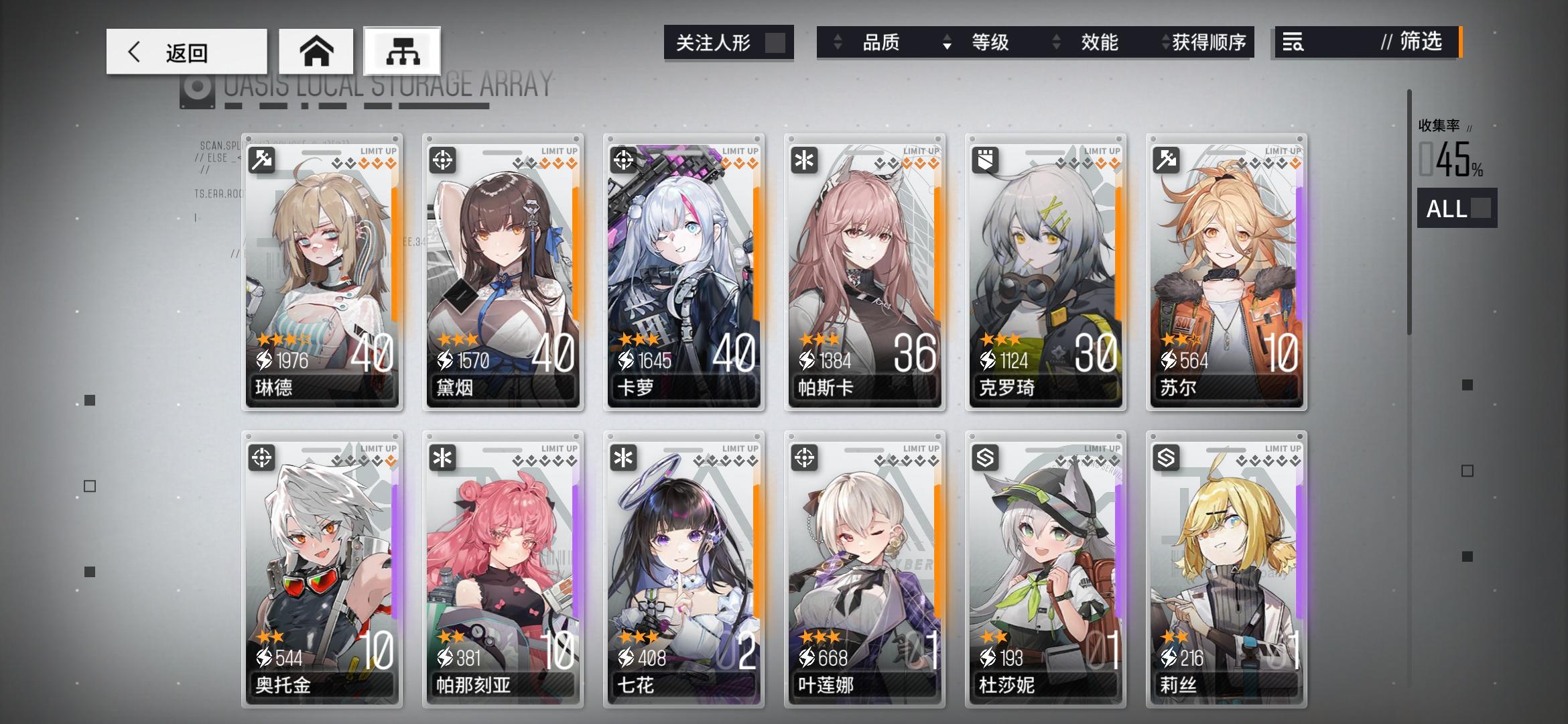
Task: Click the warrior class icon on 琳德's card
Action: coord(263,159)
